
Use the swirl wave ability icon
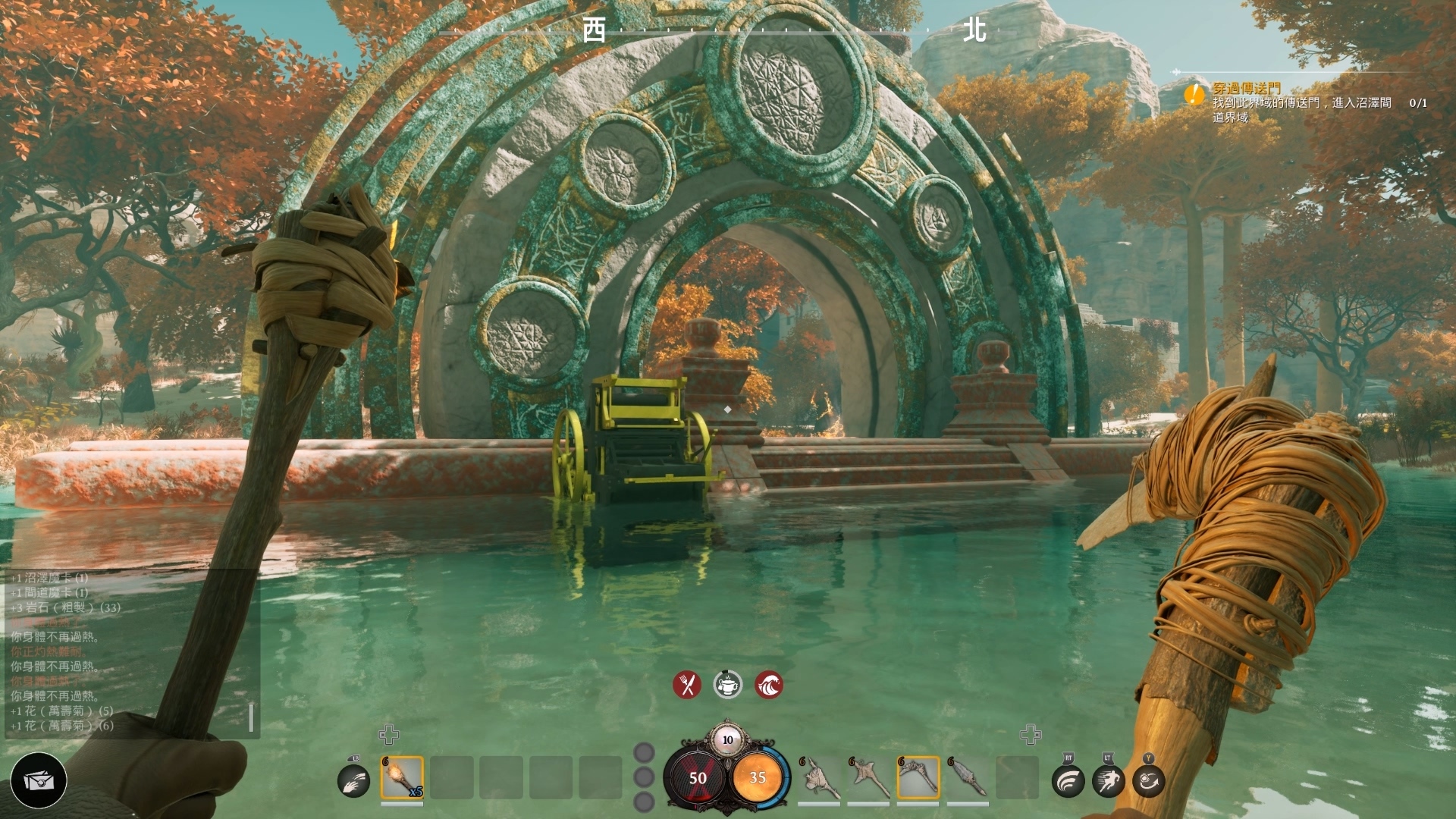click(x=1068, y=780)
